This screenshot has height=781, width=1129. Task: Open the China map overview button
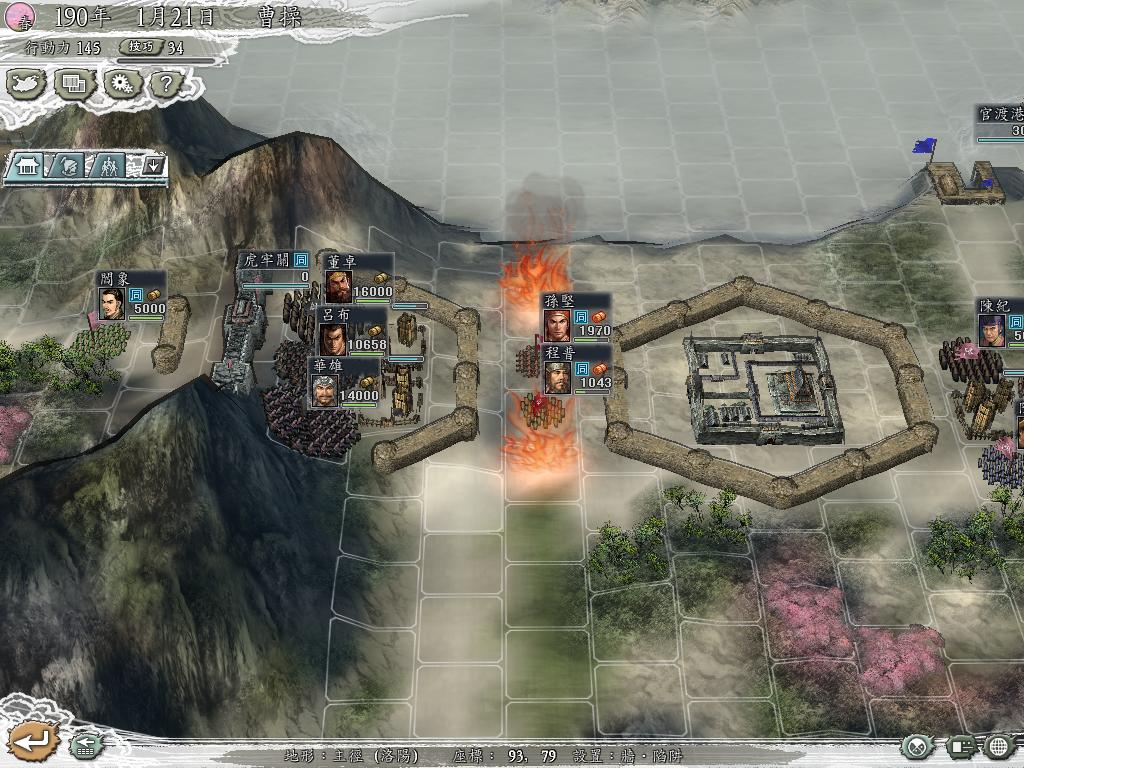[26, 84]
